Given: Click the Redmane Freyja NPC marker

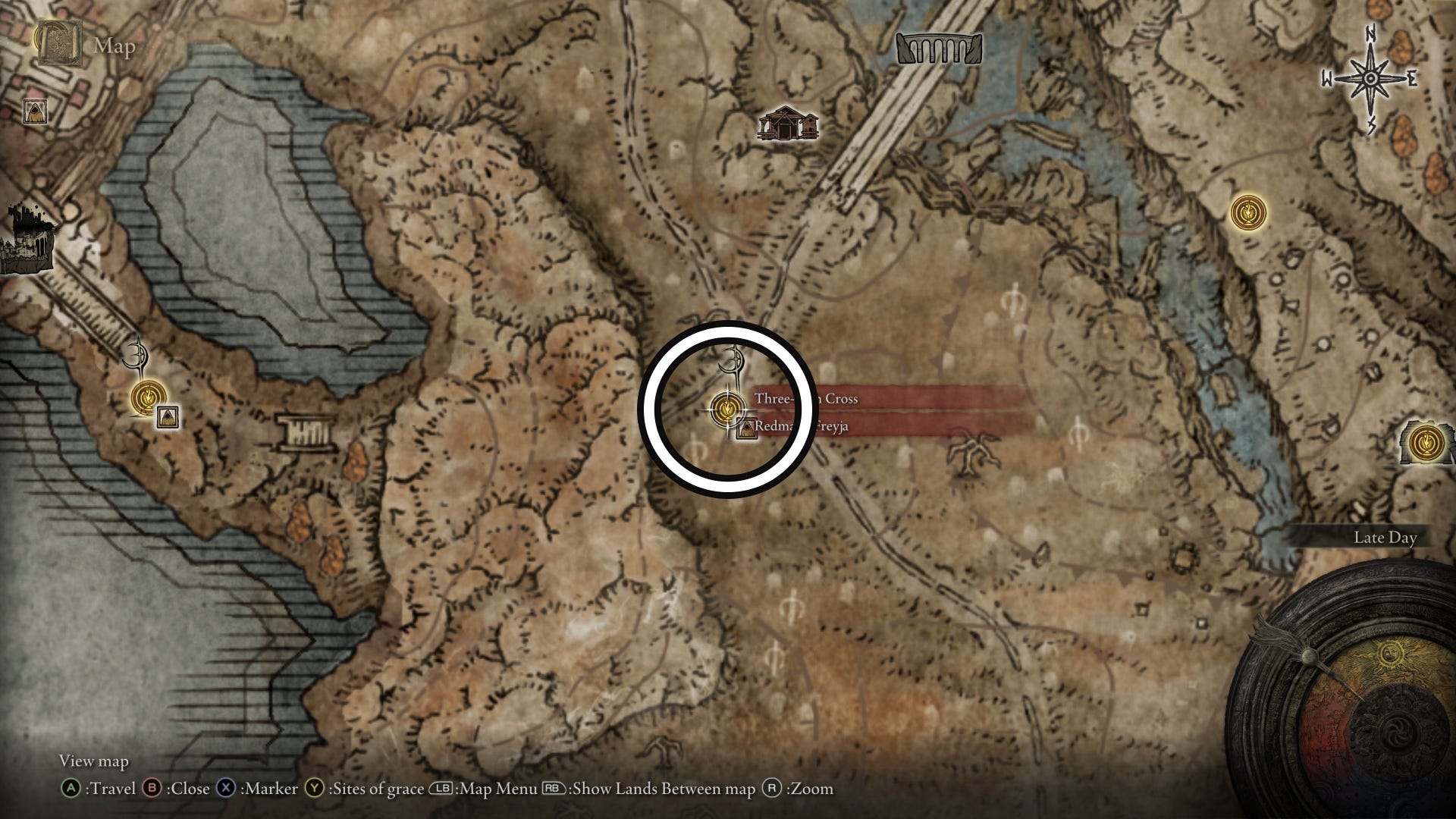Looking at the screenshot, I should click(x=747, y=428).
